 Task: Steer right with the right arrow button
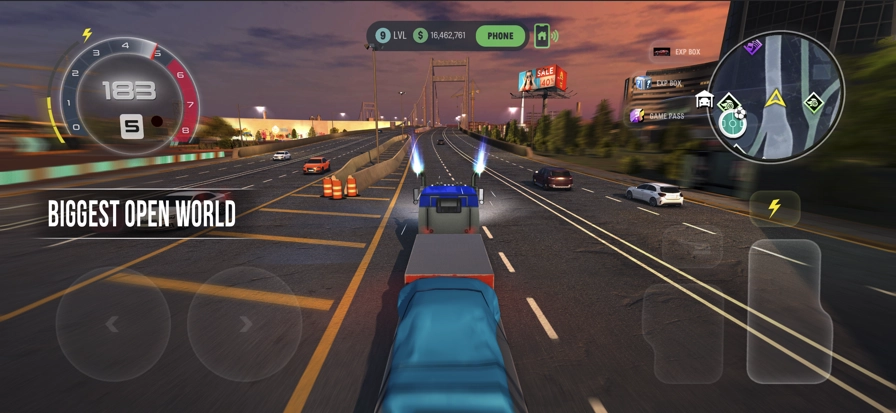tap(244, 324)
